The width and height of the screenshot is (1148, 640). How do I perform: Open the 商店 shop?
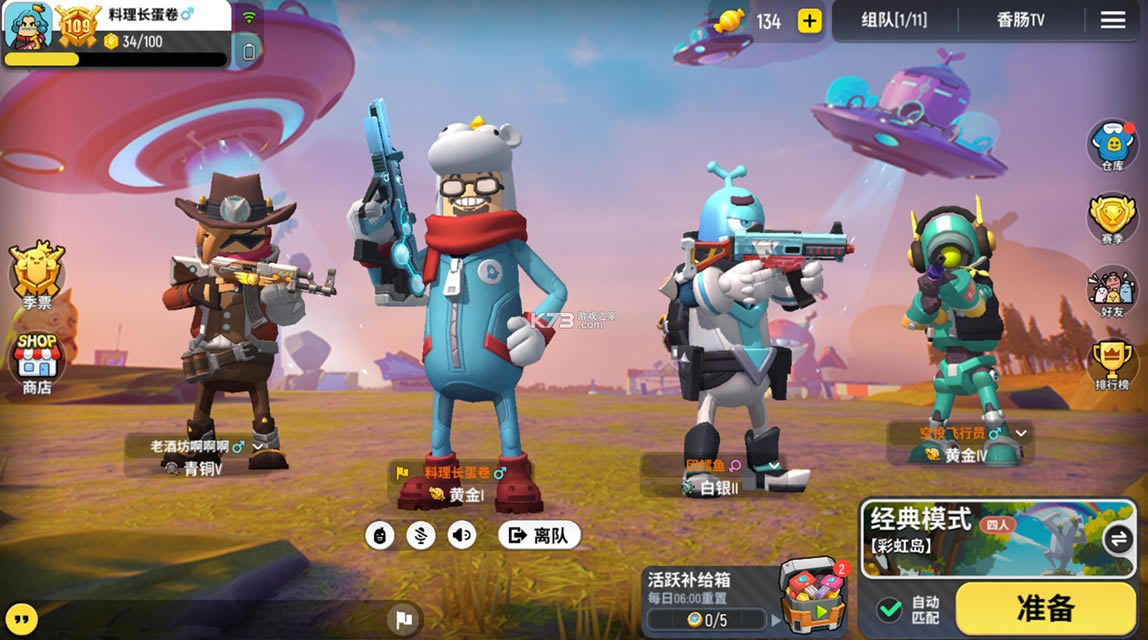tap(36, 362)
